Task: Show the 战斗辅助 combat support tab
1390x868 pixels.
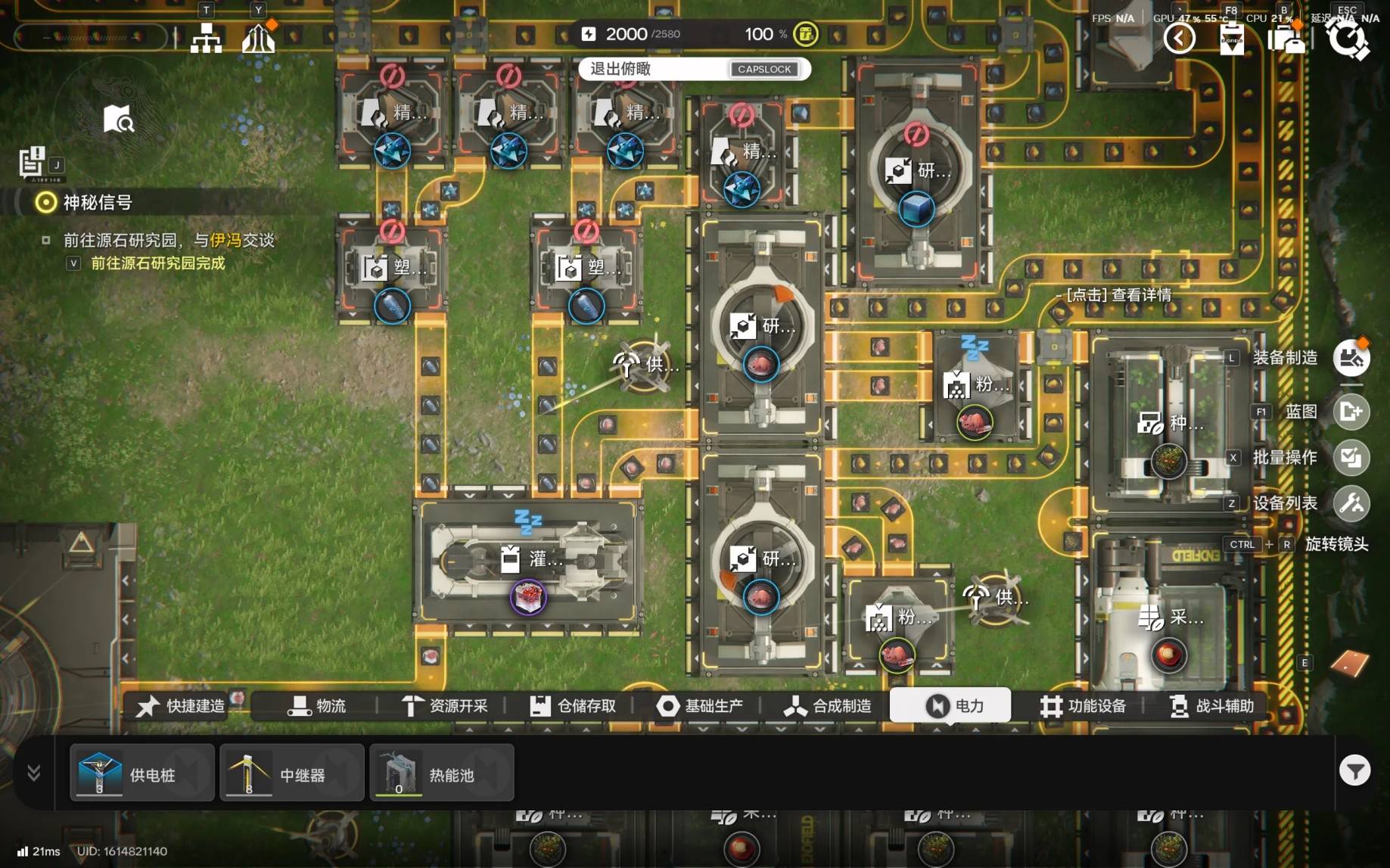Action: [1211, 706]
